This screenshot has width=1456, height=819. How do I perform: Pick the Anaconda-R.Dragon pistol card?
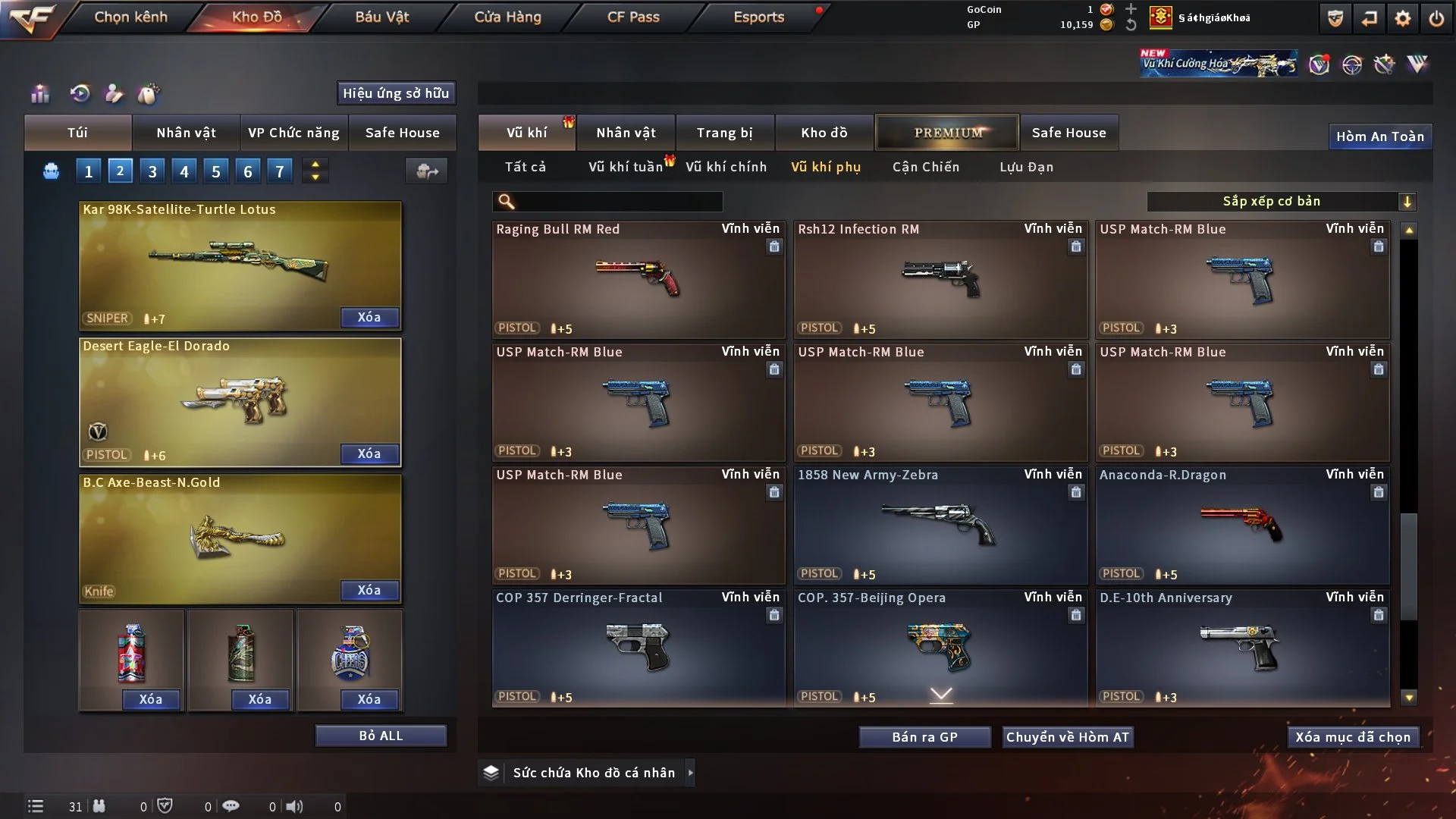[1241, 525]
